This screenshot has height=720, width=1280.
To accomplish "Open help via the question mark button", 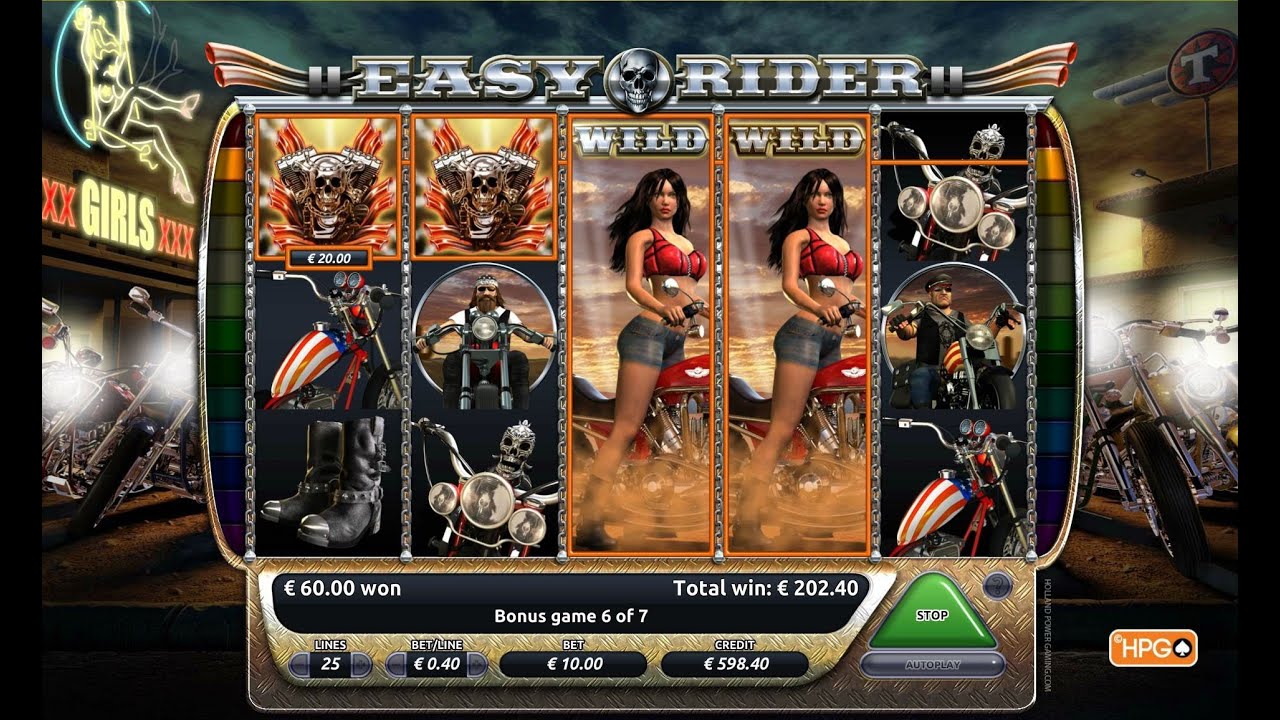I will pyautogui.click(x=996, y=585).
